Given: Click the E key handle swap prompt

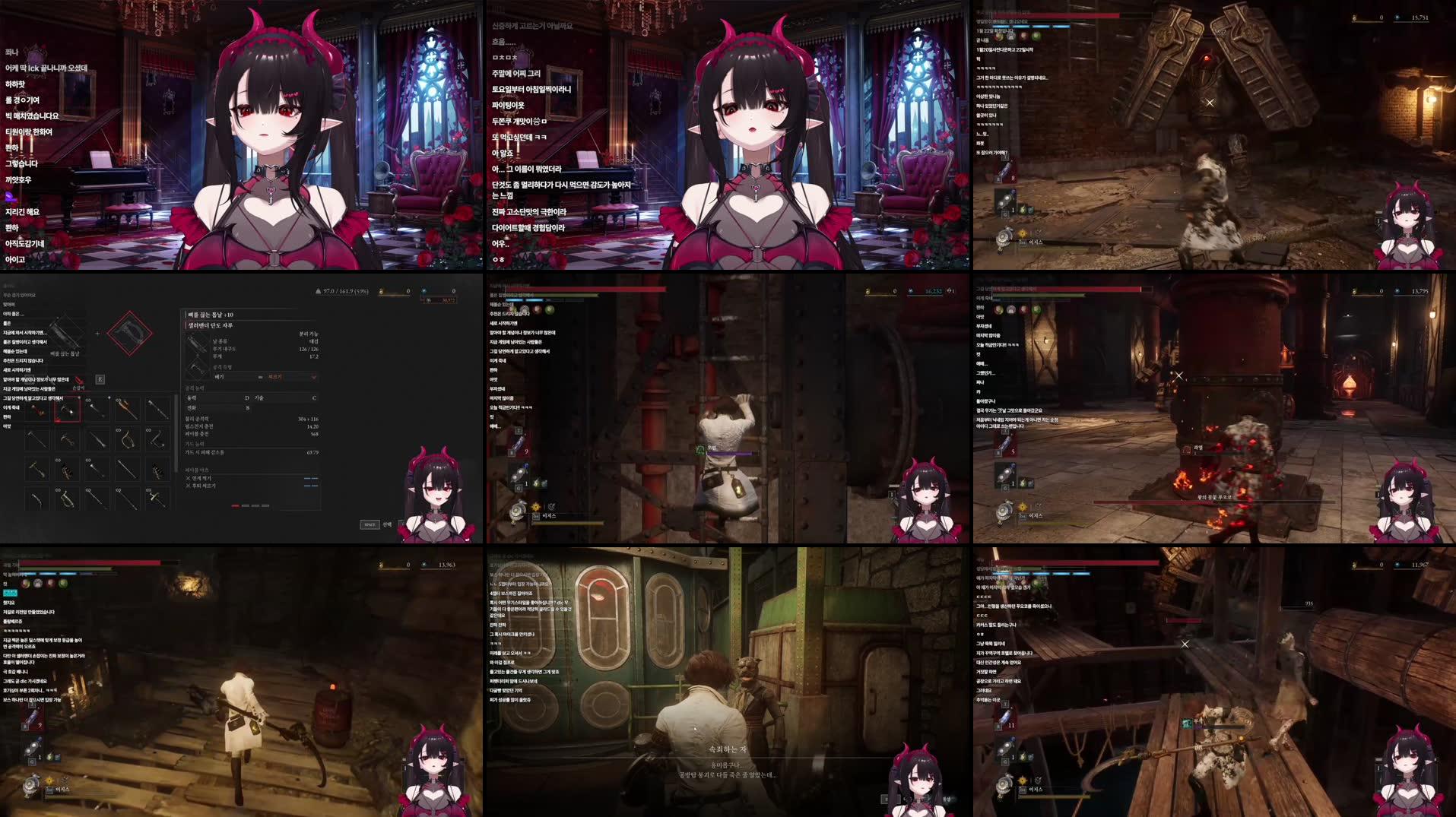Looking at the screenshot, I should pos(99,379).
